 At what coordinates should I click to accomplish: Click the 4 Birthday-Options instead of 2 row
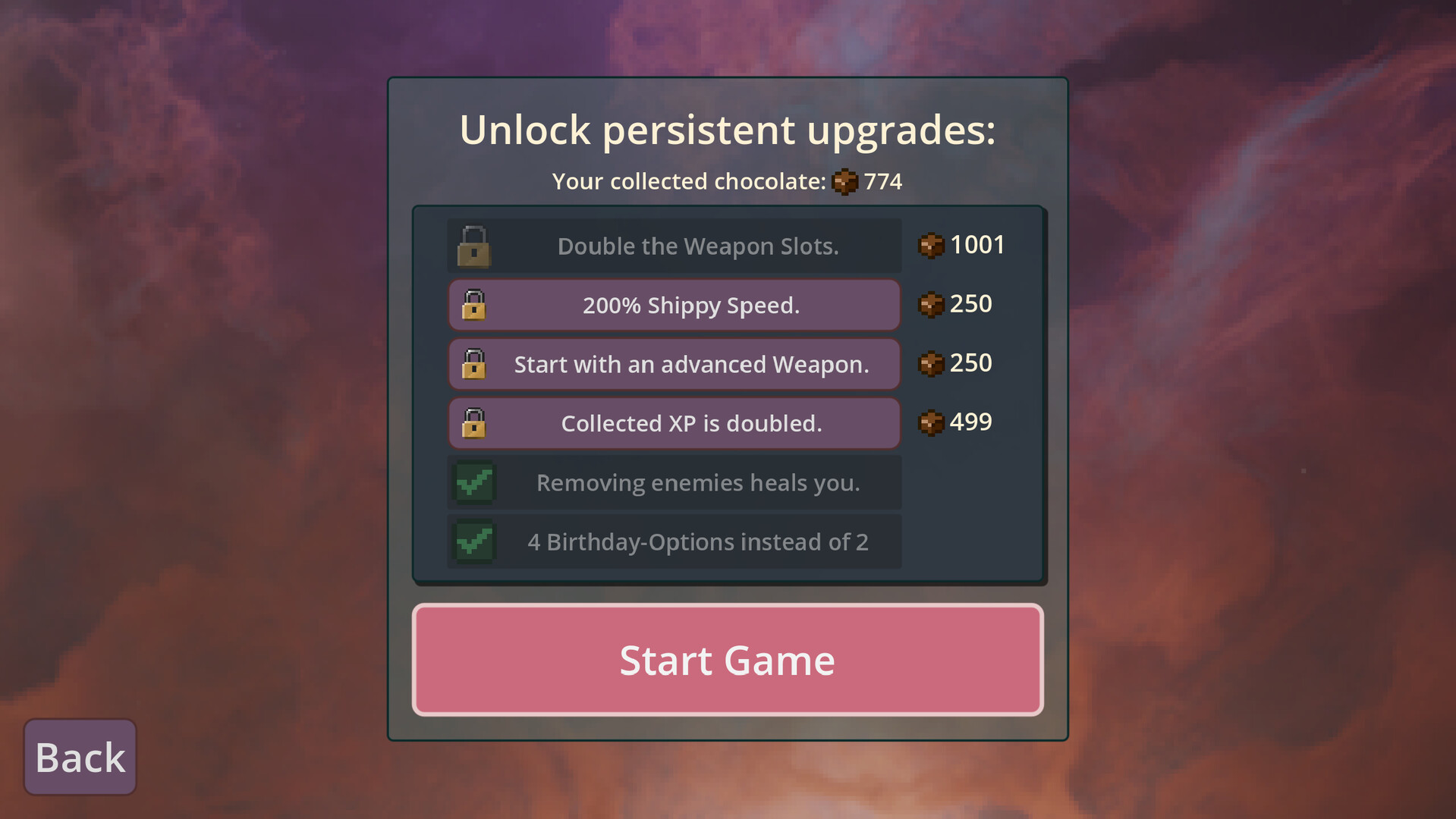coord(673,541)
